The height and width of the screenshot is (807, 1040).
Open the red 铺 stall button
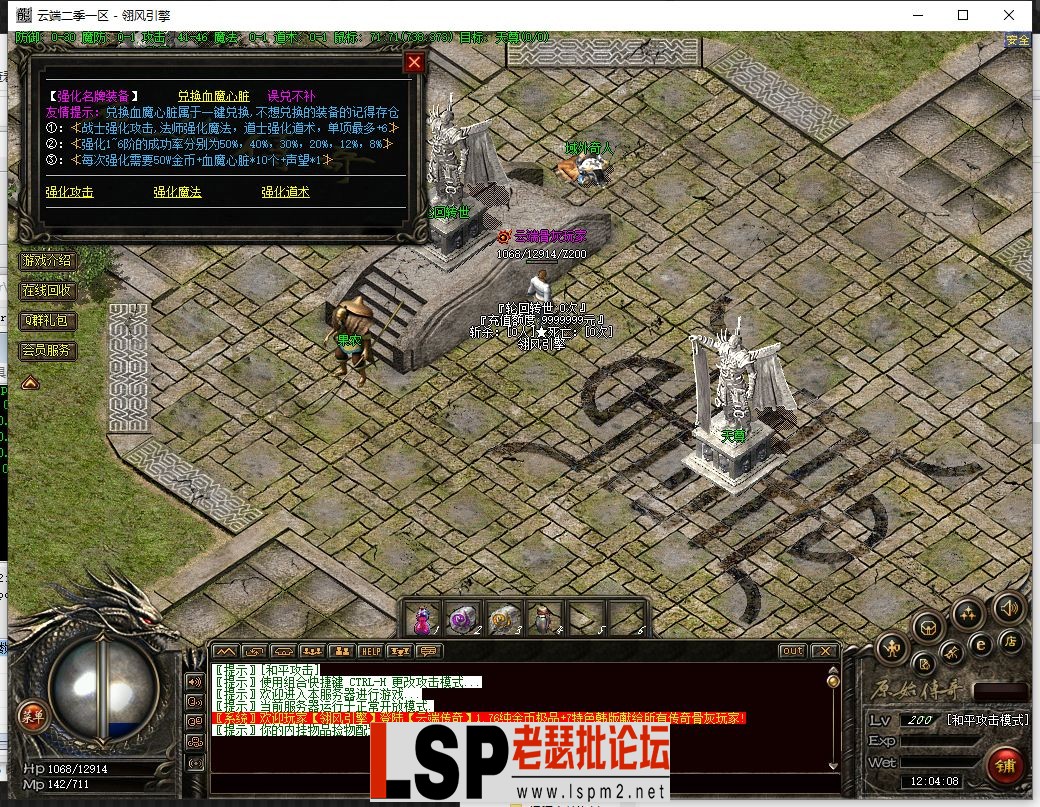click(x=1004, y=766)
